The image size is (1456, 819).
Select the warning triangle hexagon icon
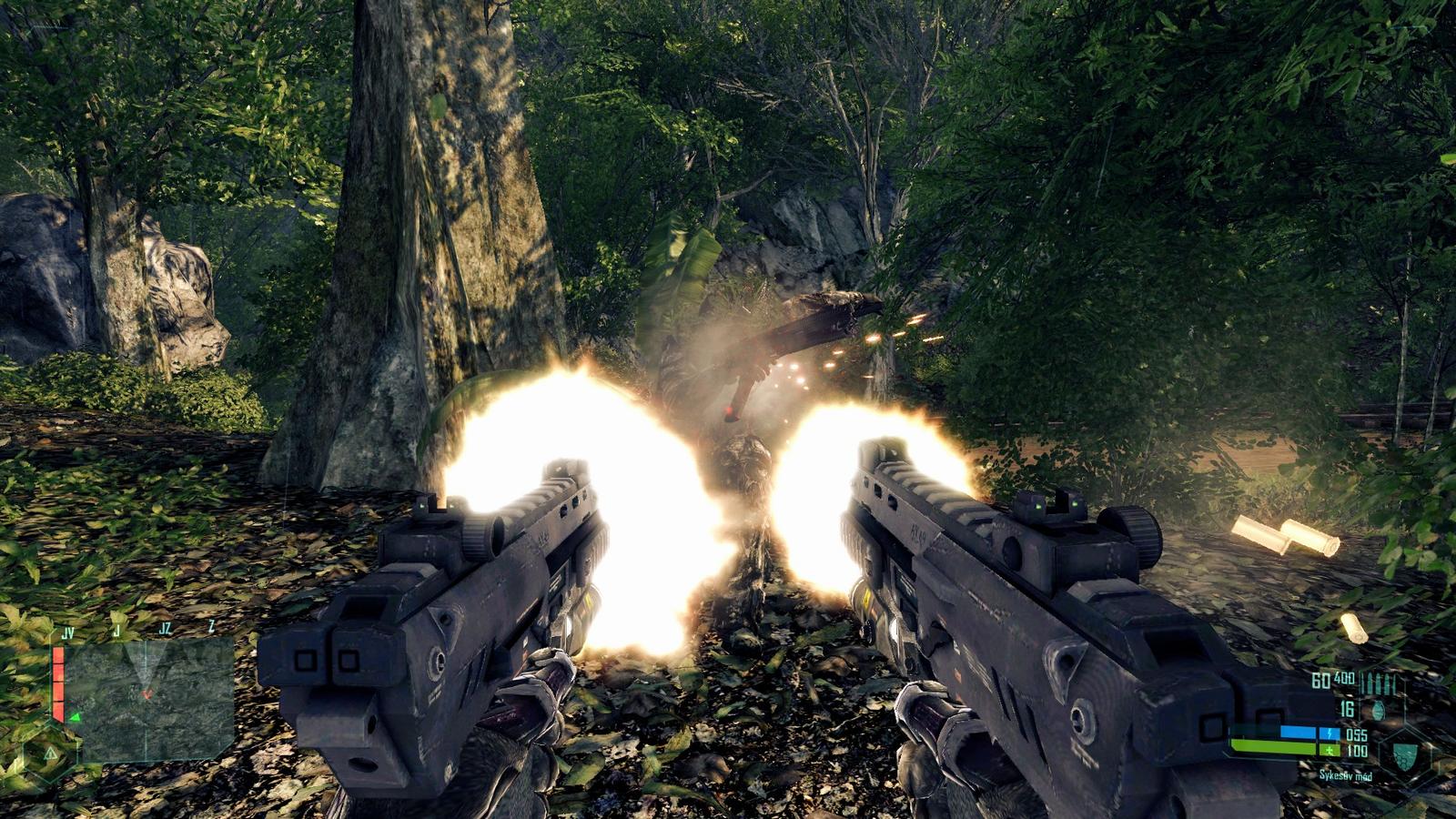coord(51,753)
